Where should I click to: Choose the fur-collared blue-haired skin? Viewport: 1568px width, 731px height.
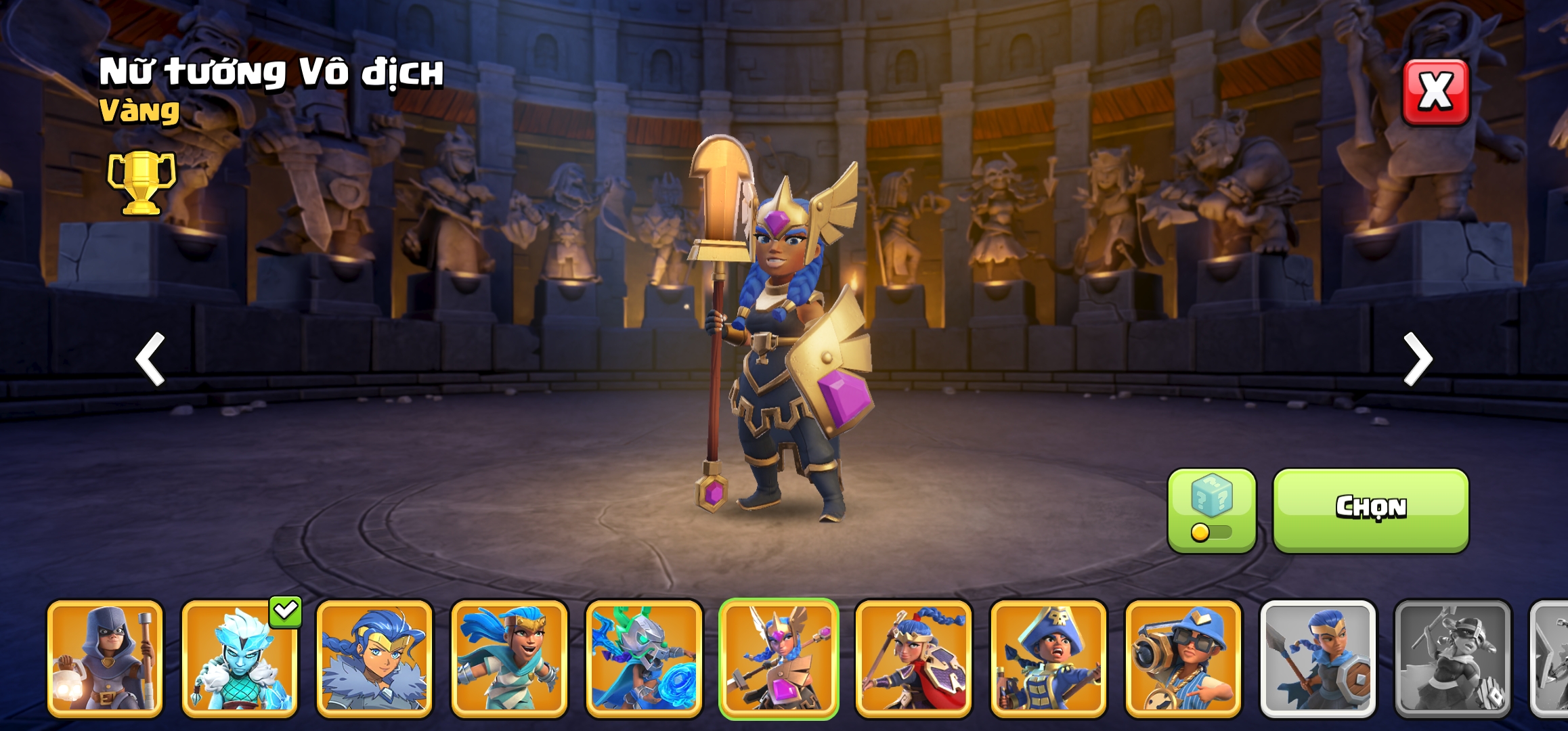(x=374, y=658)
